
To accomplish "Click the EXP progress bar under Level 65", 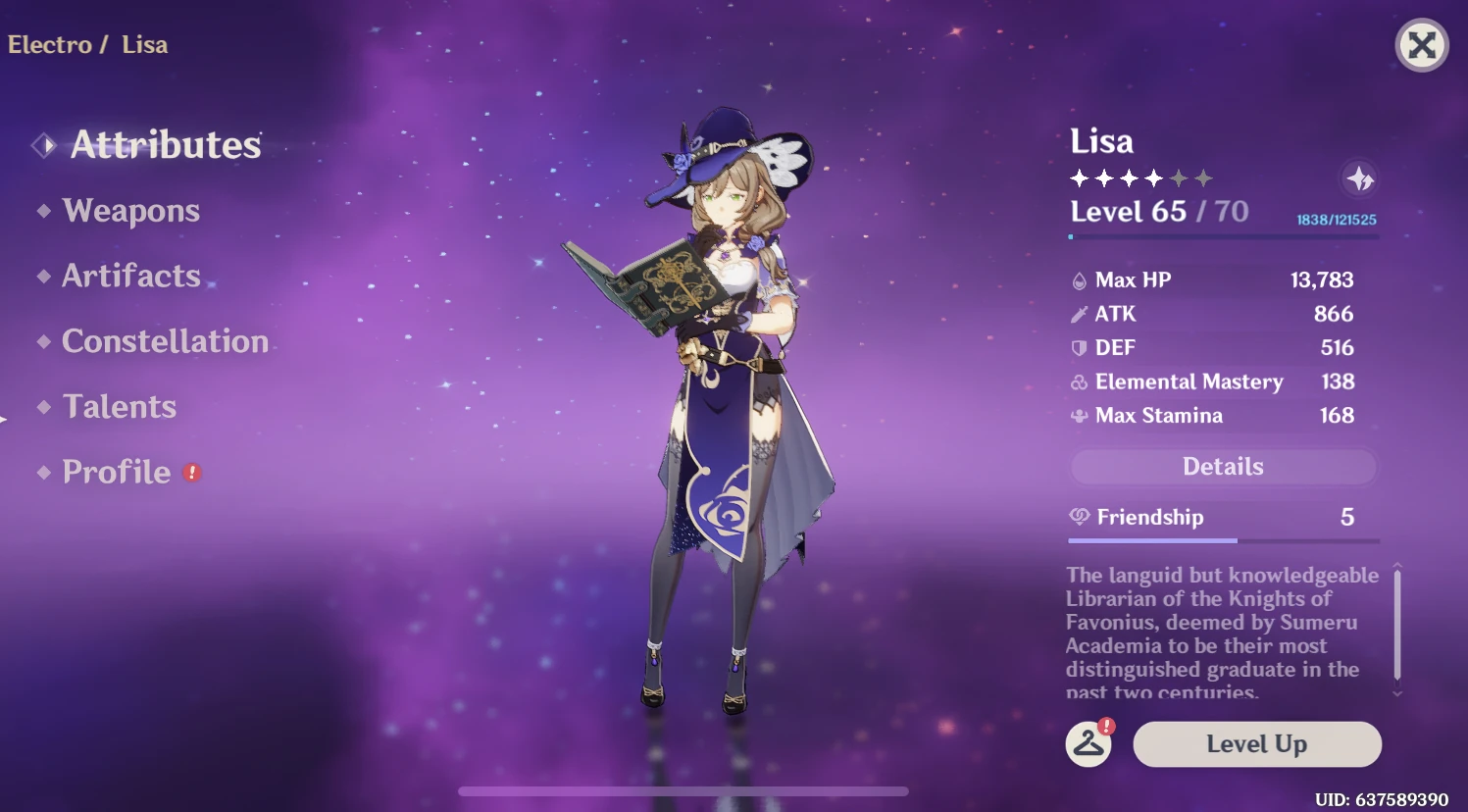I will (1222, 235).
